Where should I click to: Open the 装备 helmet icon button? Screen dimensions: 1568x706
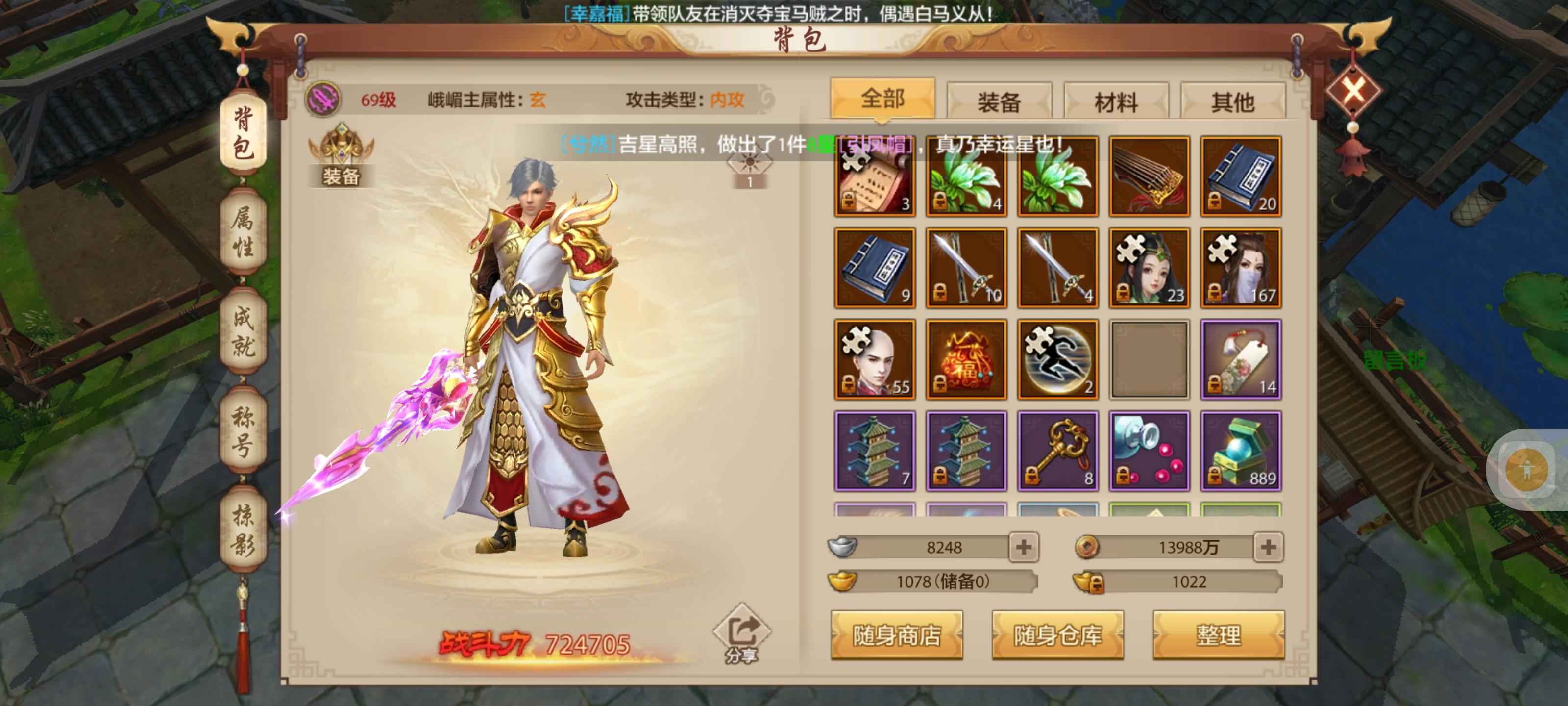pos(341,155)
